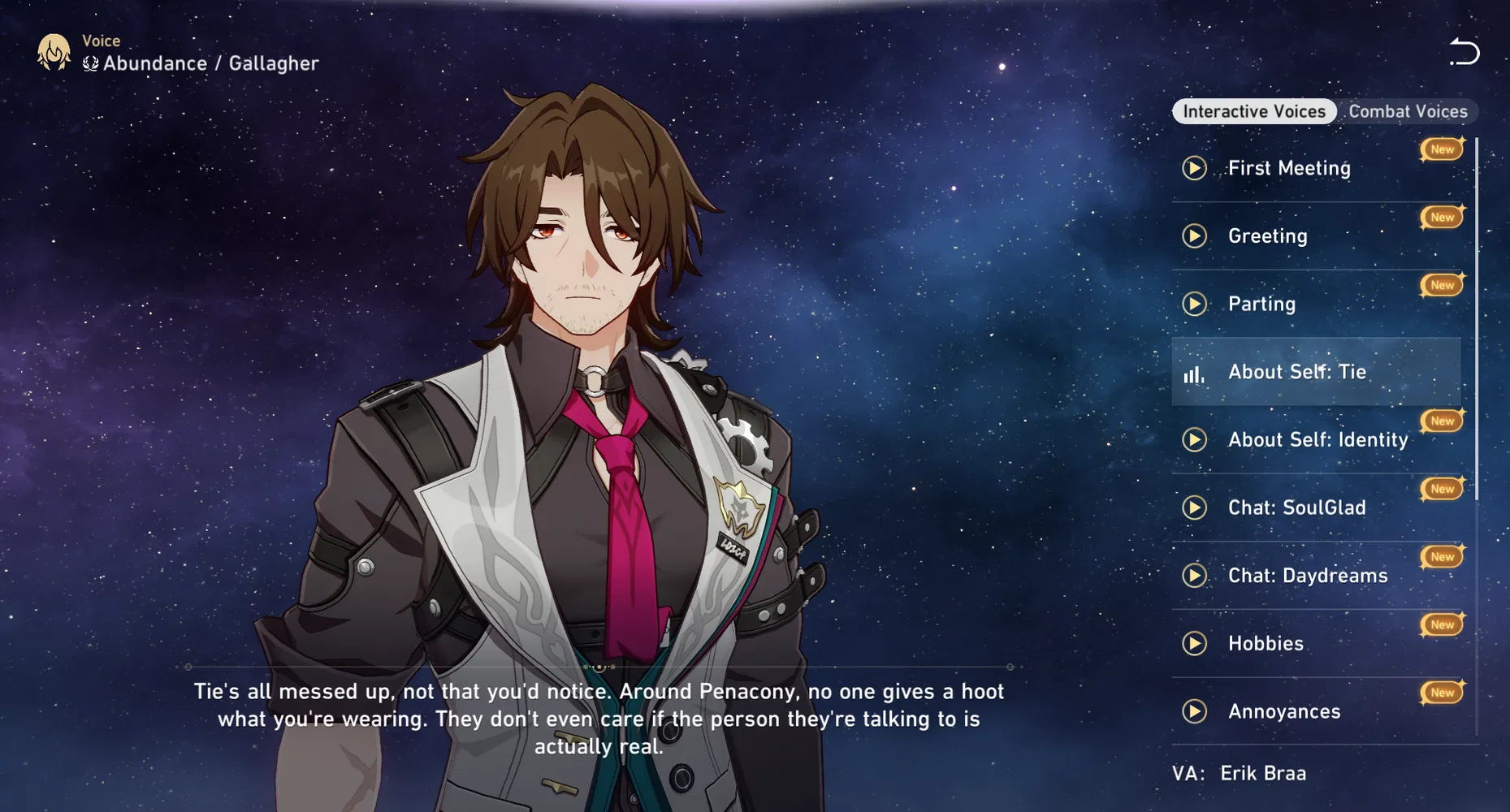Image resolution: width=1510 pixels, height=812 pixels.
Task: Play the Hobbies voice line
Action: point(1194,643)
